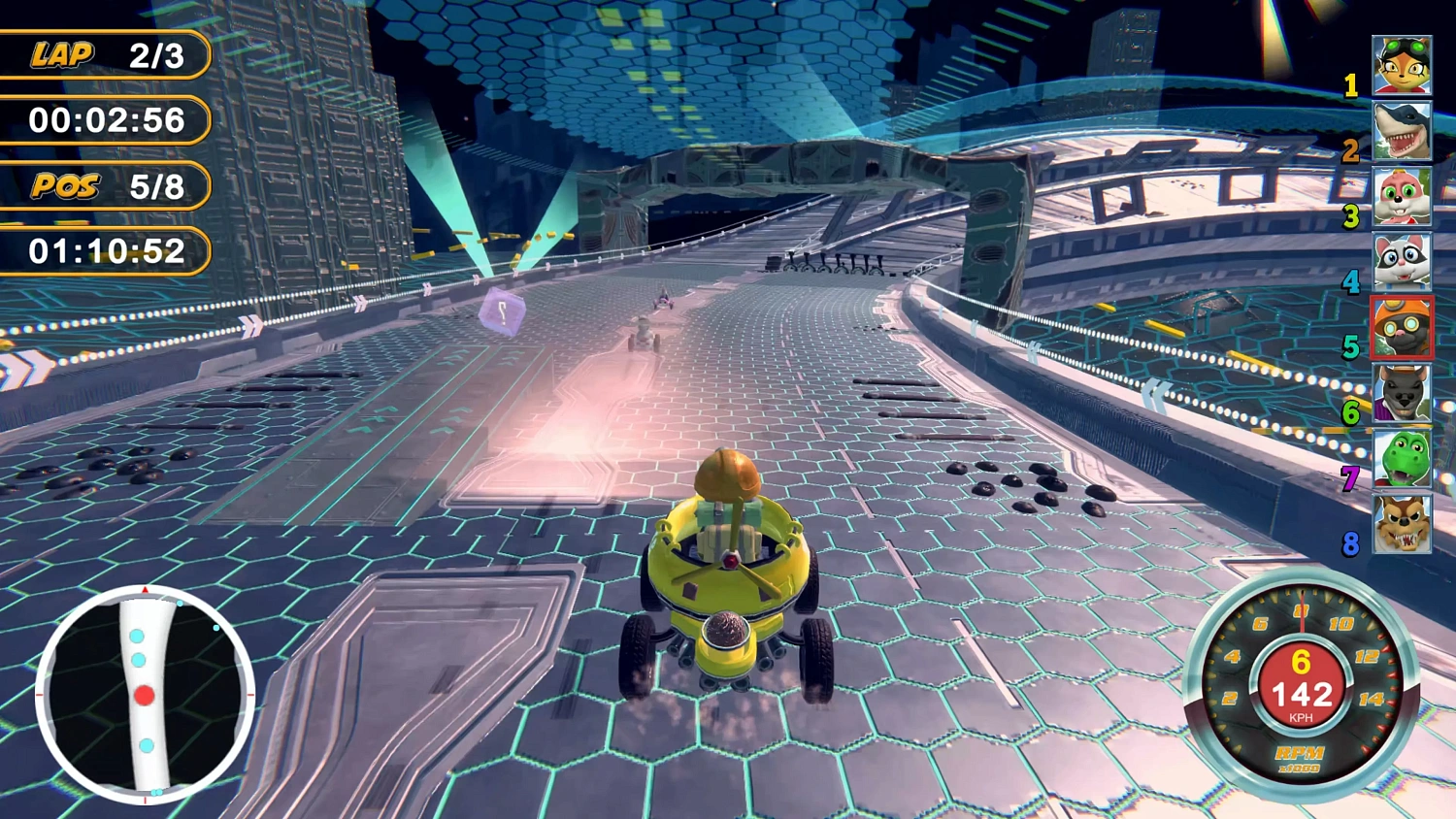This screenshot has width=1456, height=819.
Task: Click the shark racer portrait
Action: 1402,131
